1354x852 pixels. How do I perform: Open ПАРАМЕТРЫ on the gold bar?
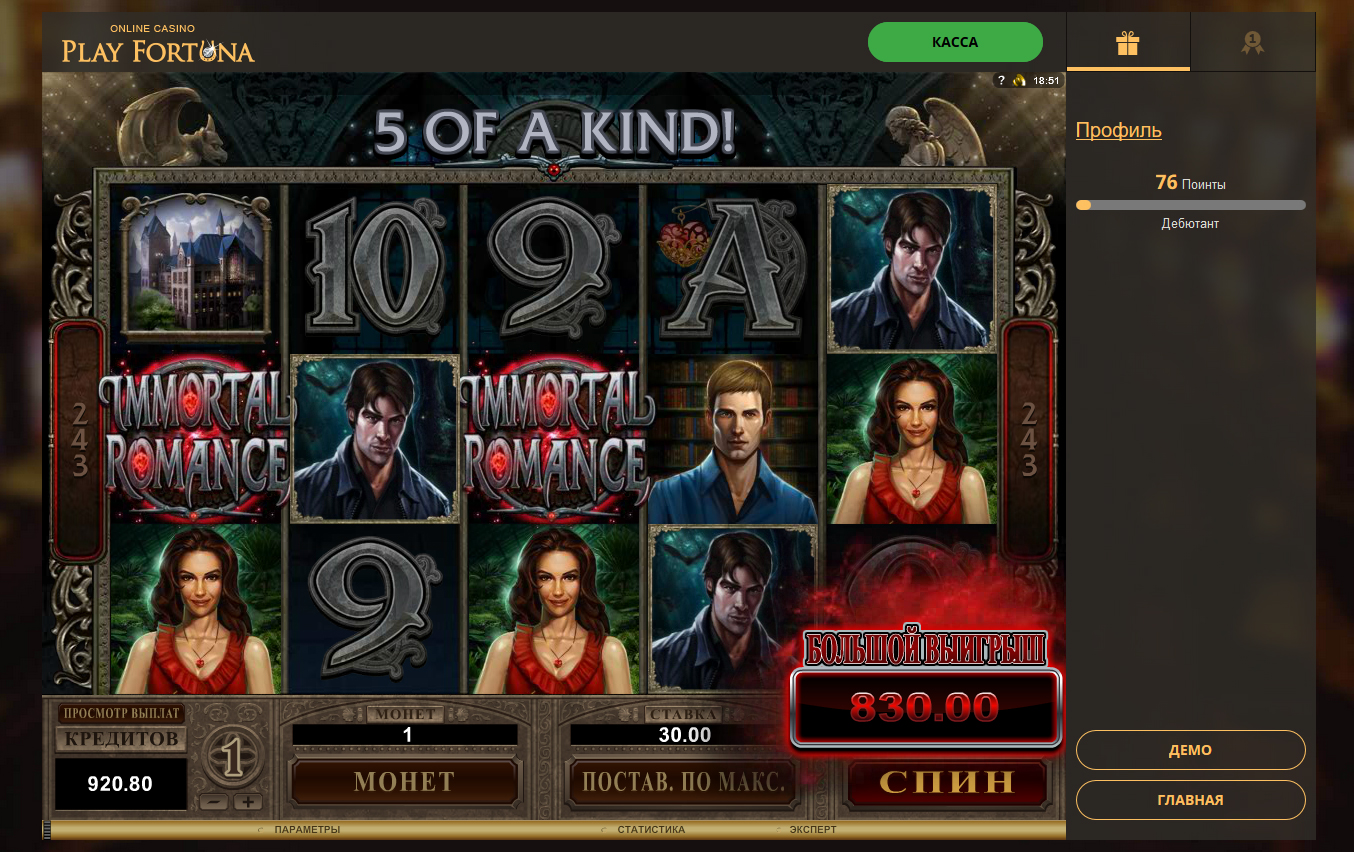306,830
